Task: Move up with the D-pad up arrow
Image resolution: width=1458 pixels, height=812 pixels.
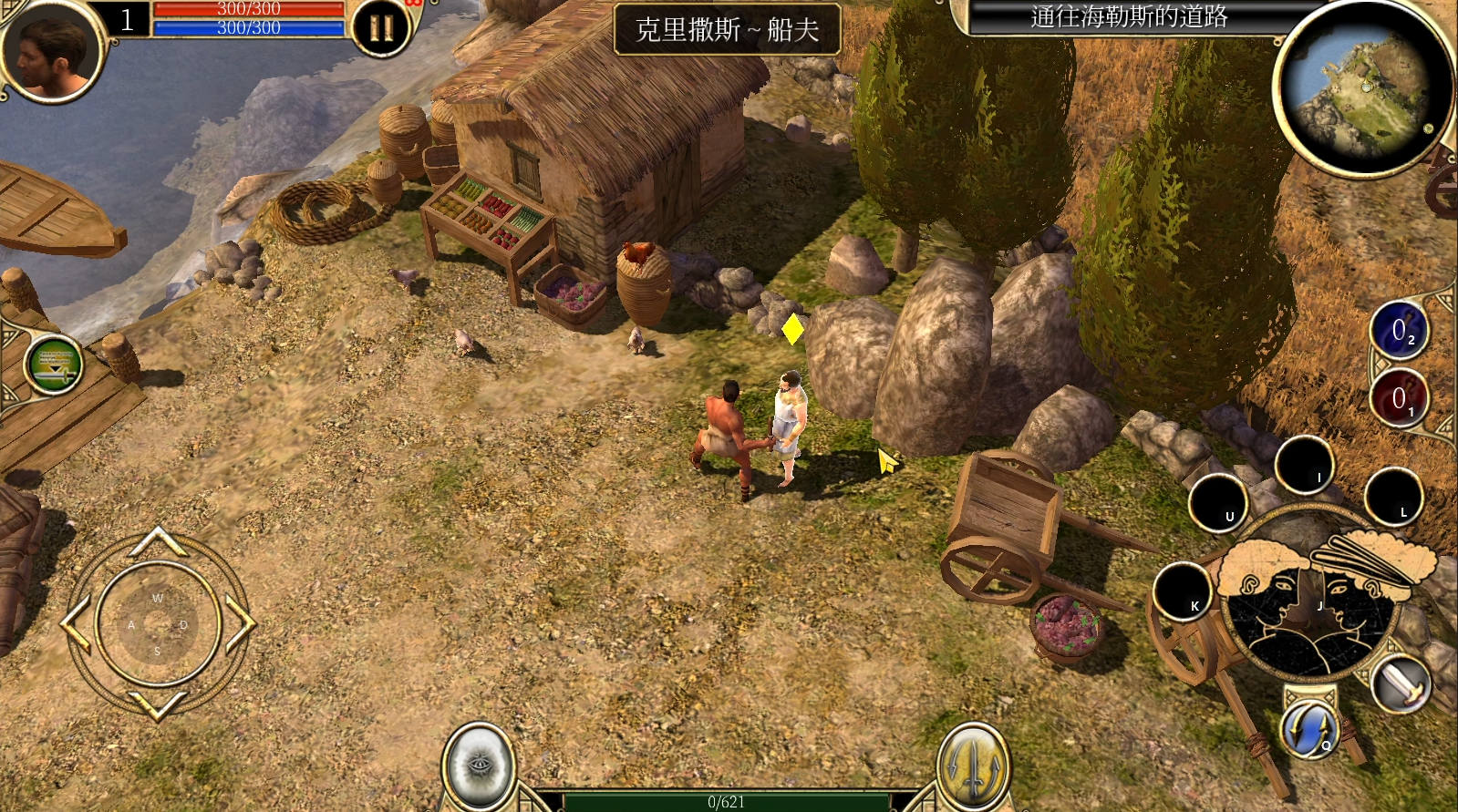Action: [x=158, y=542]
